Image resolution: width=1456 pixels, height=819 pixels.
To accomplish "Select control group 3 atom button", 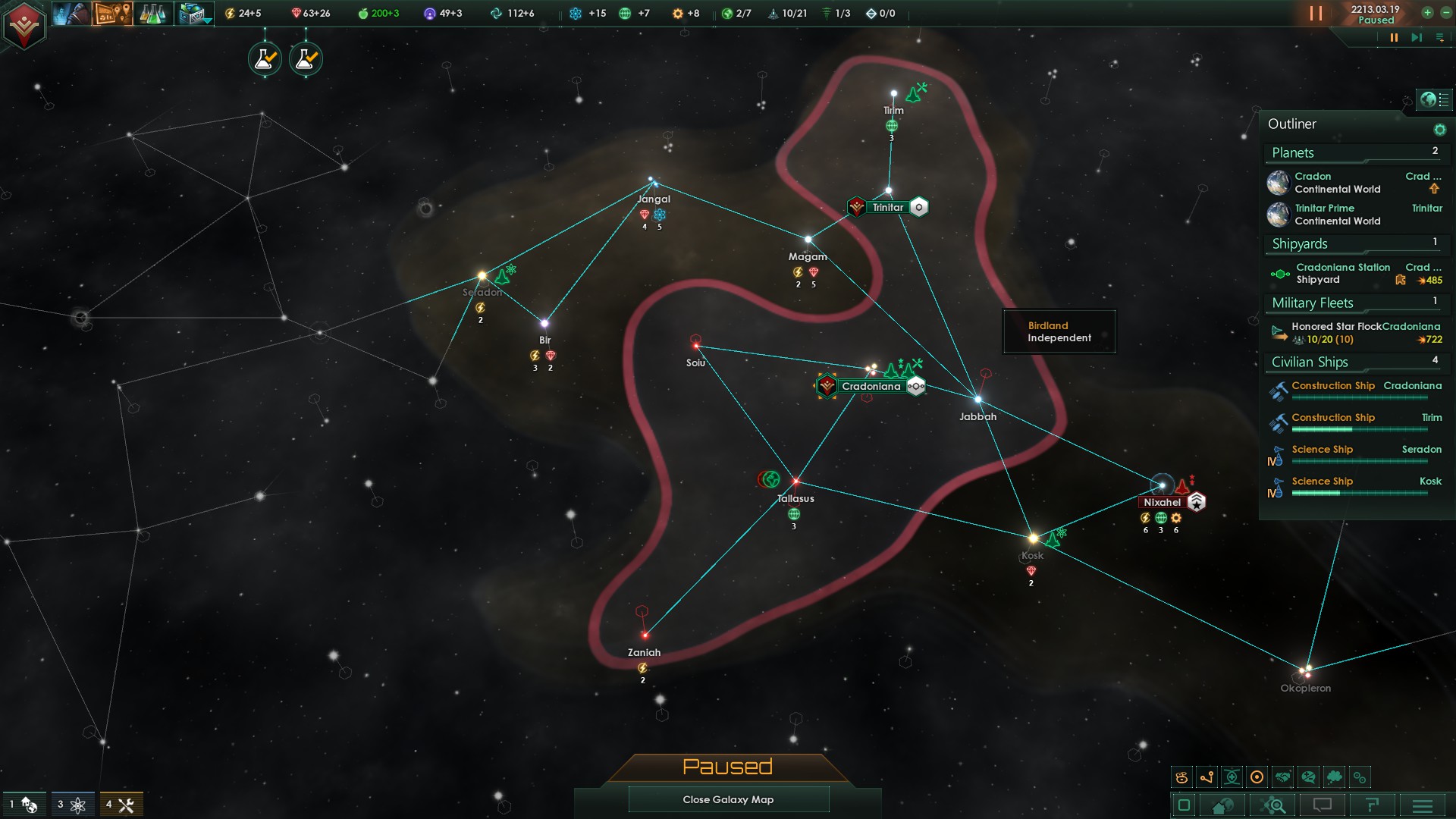I will pos(72,805).
